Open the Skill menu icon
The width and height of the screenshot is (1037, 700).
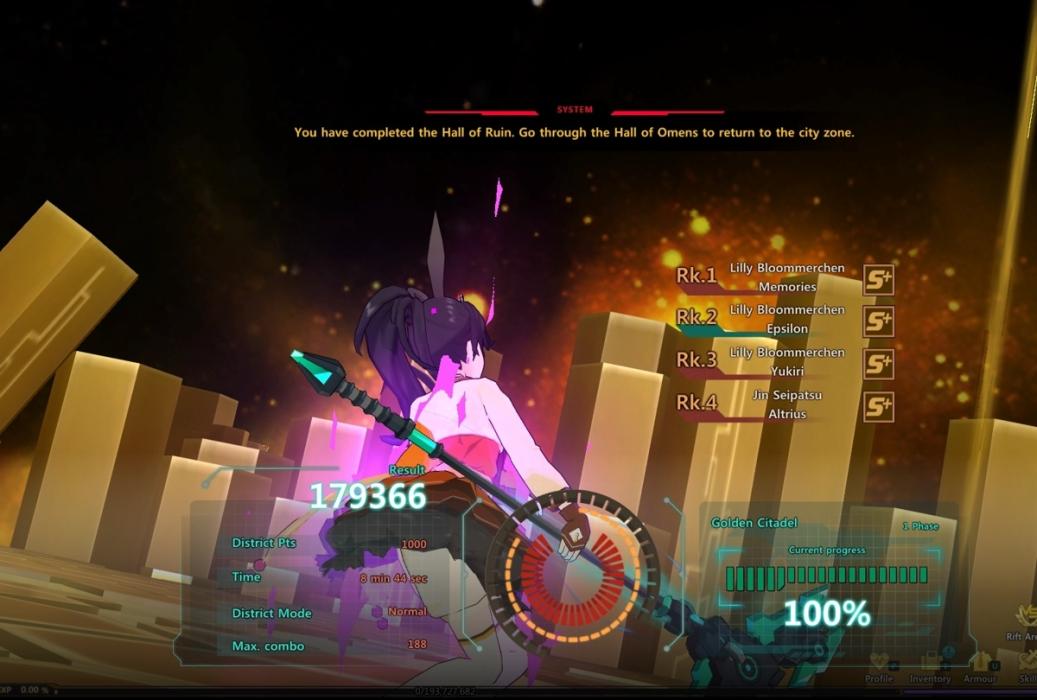pos(1027,662)
